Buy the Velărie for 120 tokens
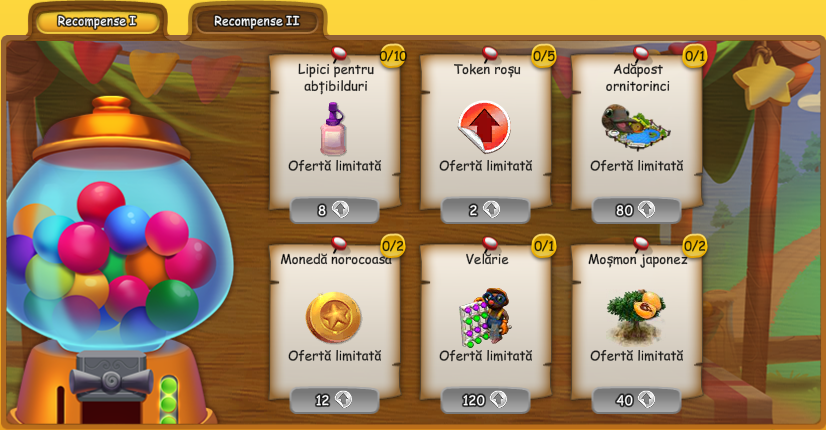This screenshot has width=826, height=430. [x=485, y=400]
